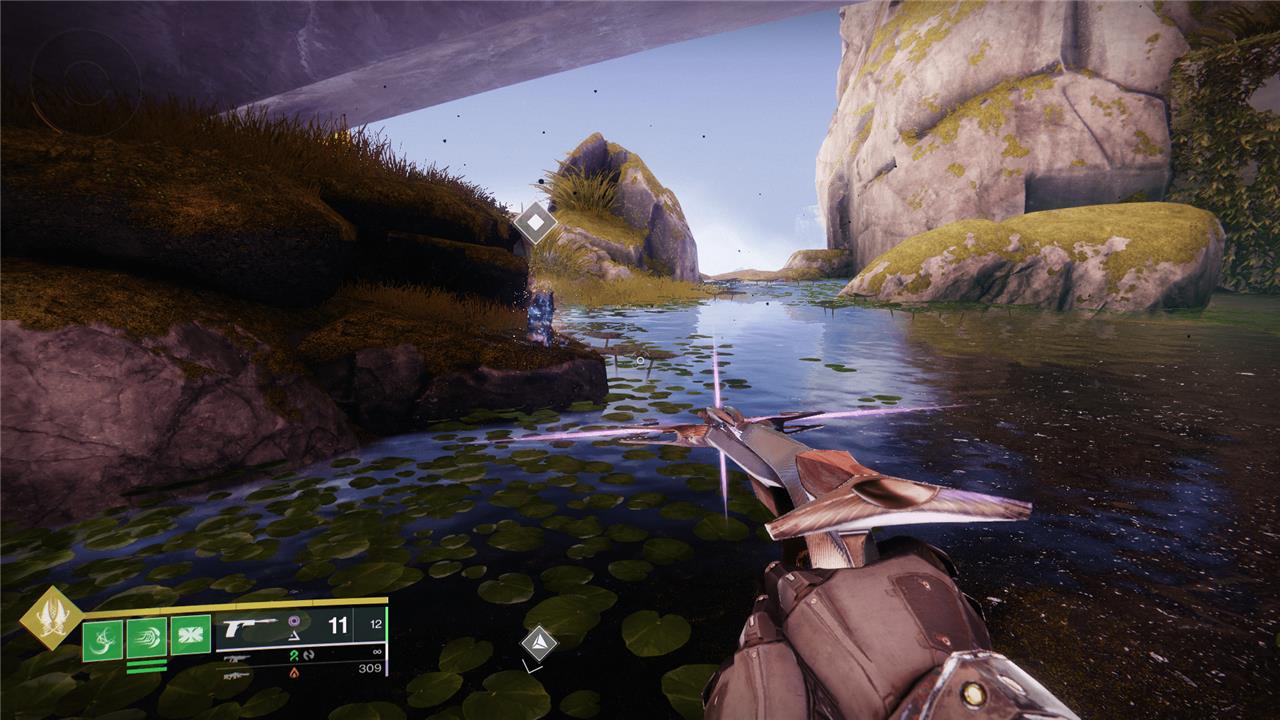Activate the green crossed-pattern class ability

point(190,635)
